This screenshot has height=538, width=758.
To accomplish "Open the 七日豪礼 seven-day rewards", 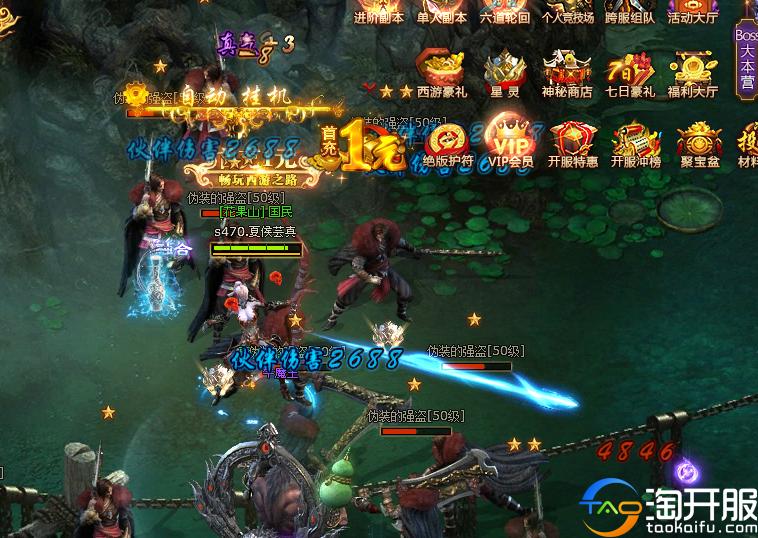I will pos(630,74).
